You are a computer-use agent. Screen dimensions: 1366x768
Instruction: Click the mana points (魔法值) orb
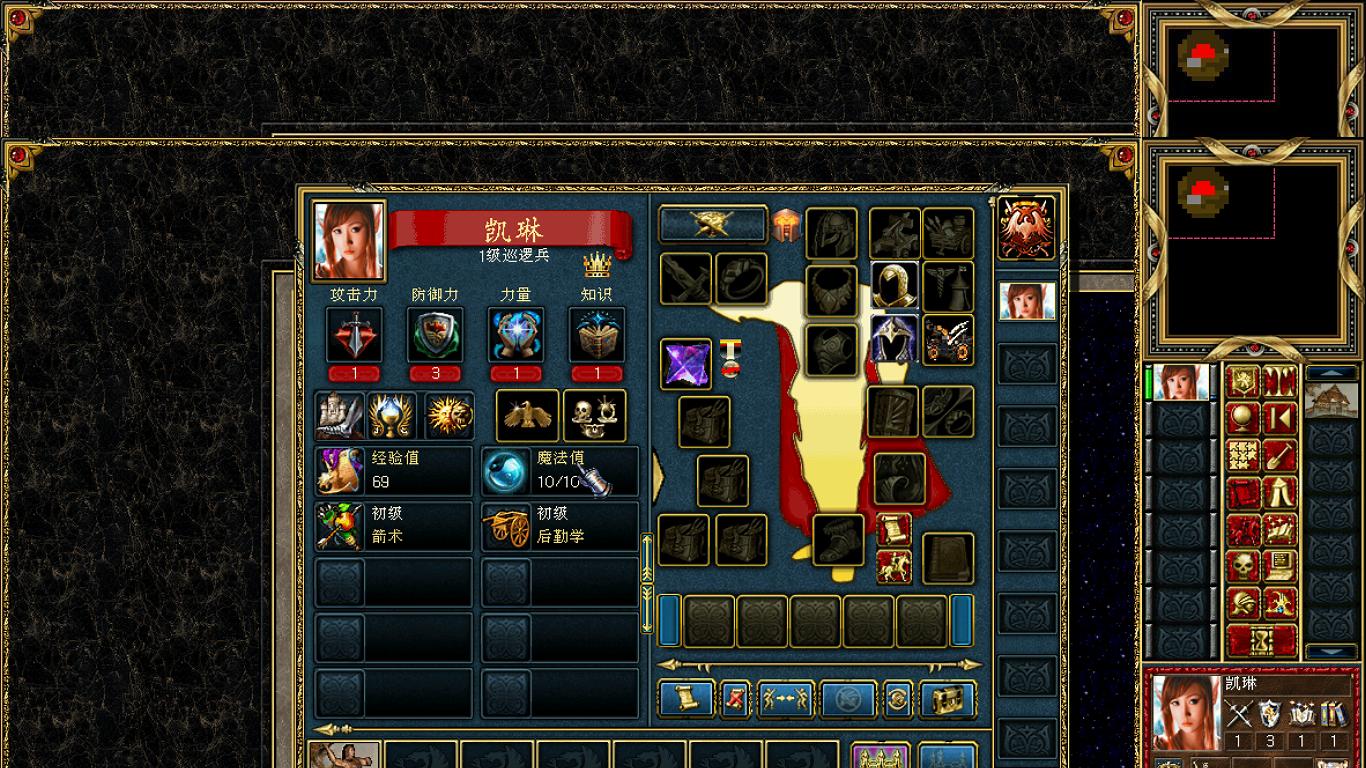(x=506, y=471)
